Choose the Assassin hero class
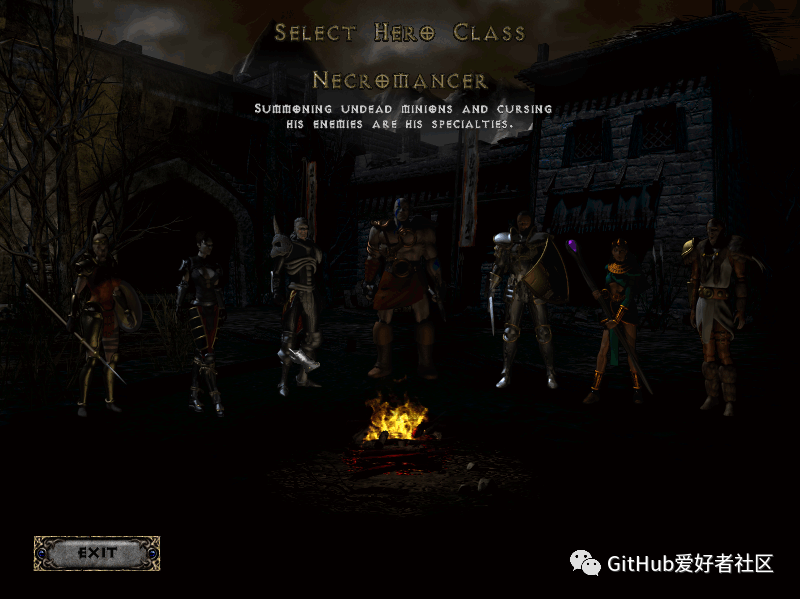Viewport: 800px width, 599px height. [x=199, y=320]
